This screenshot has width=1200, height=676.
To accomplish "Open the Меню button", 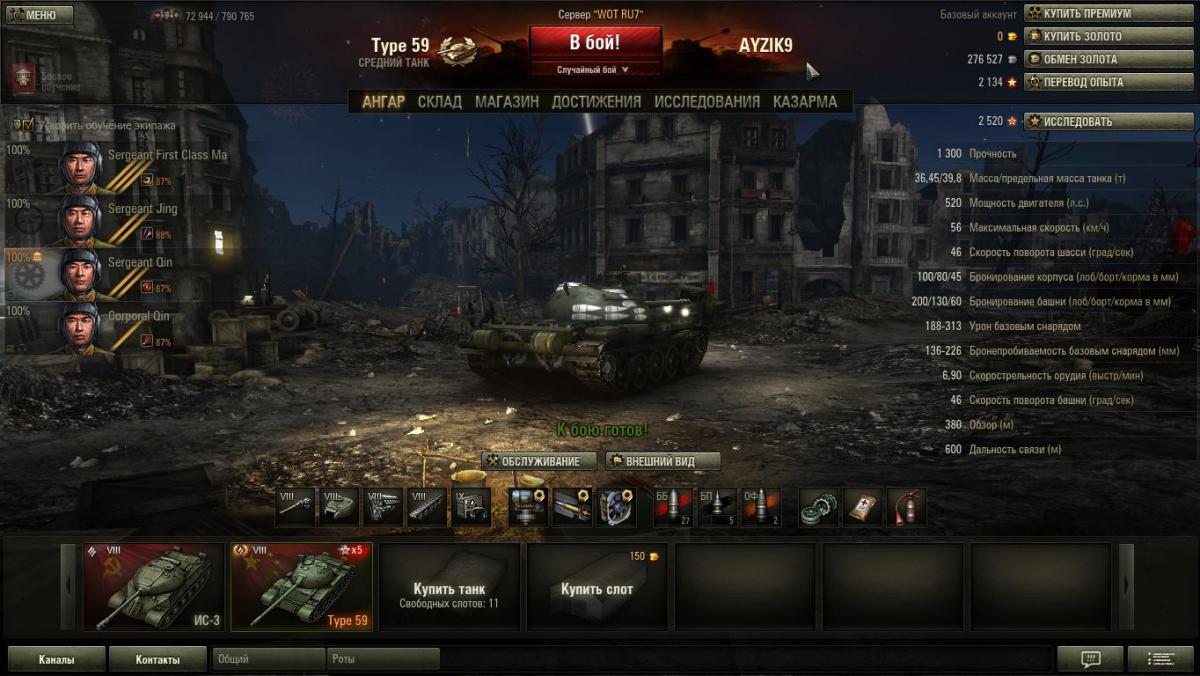I will pos(39,15).
